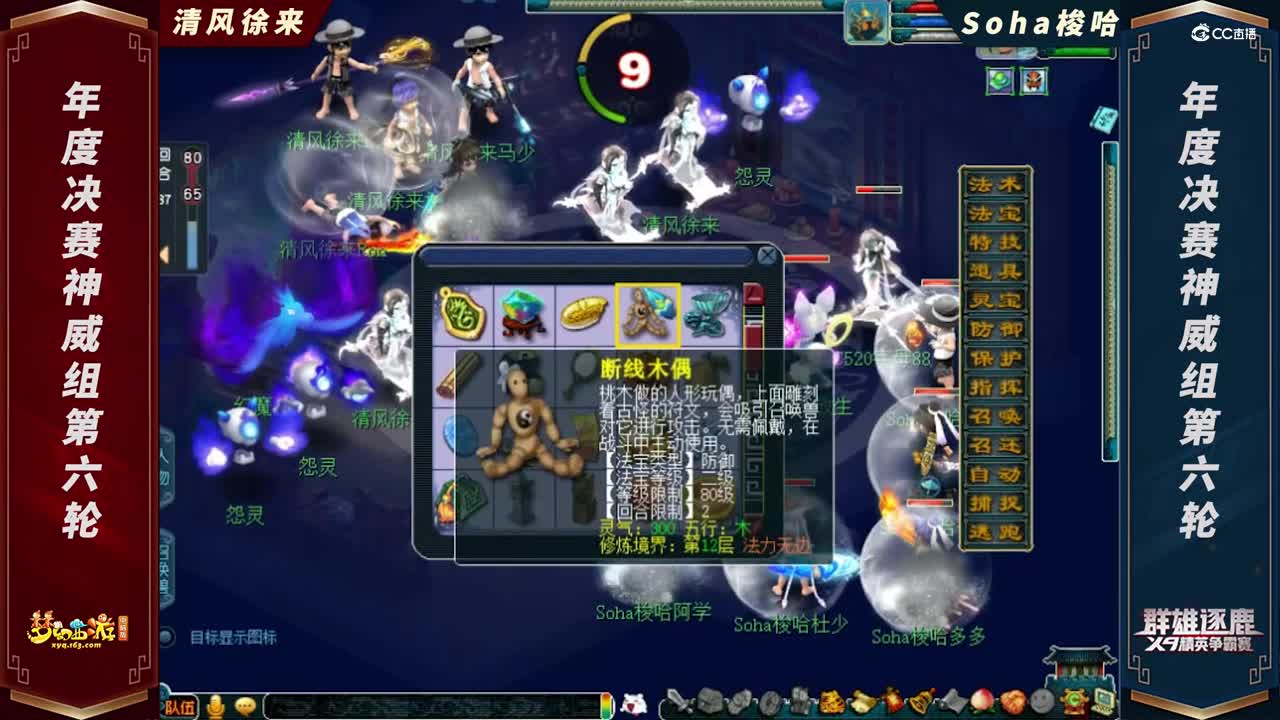Click the white sheep pet icon near chat bar
The height and width of the screenshot is (720, 1280).
pos(633,701)
